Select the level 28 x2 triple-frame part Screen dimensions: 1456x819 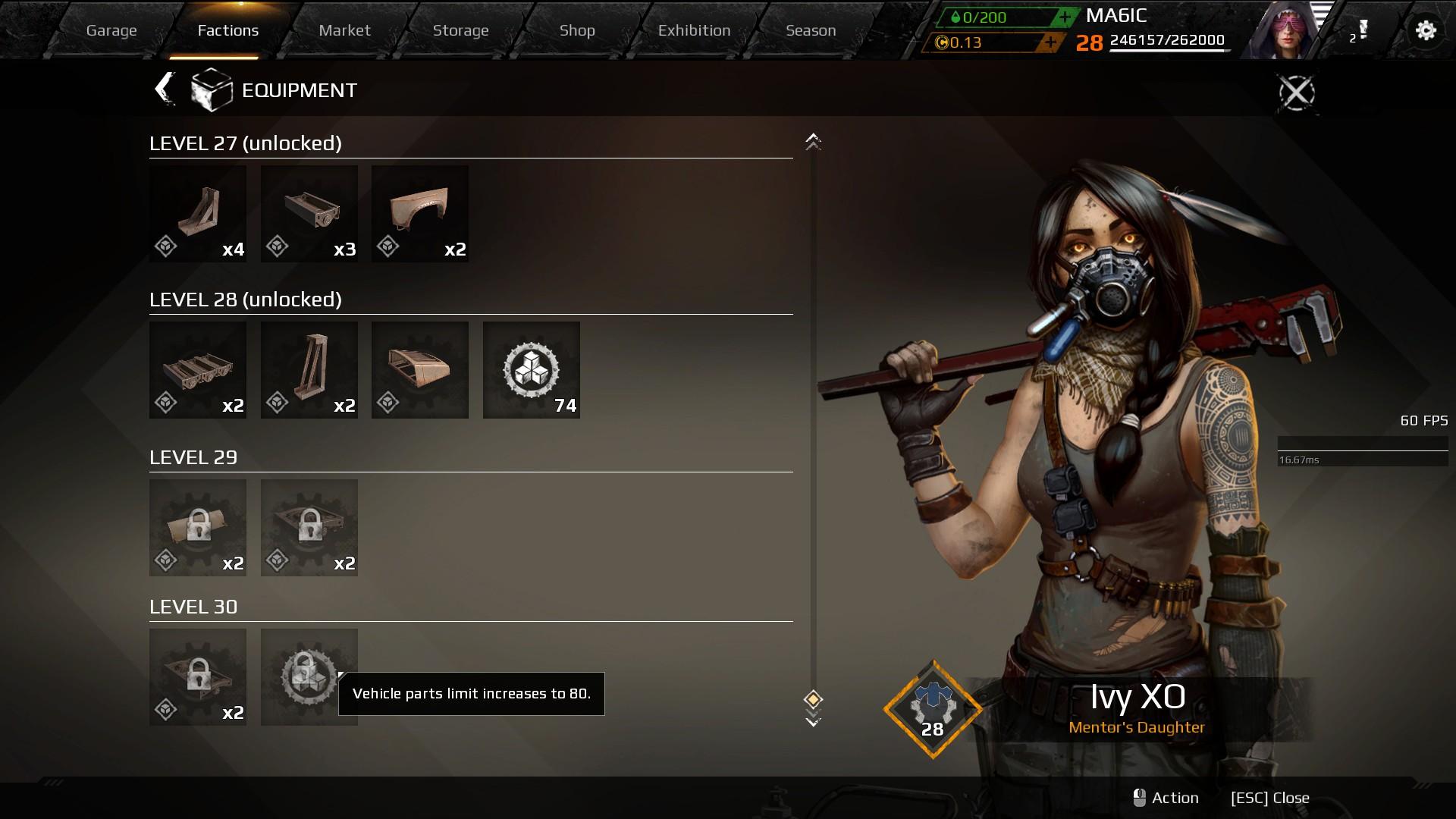[197, 370]
